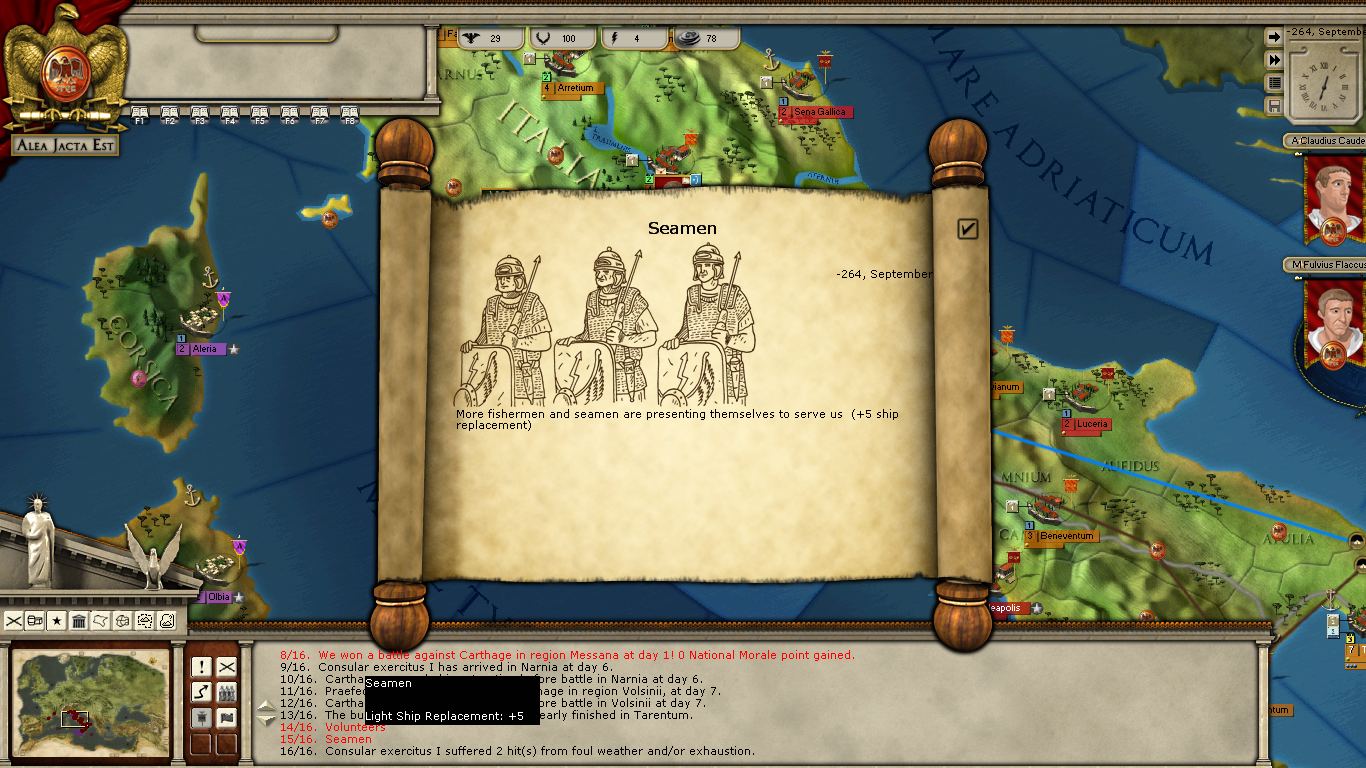
Task: Select the star map filter button
Action: coord(57,621)
